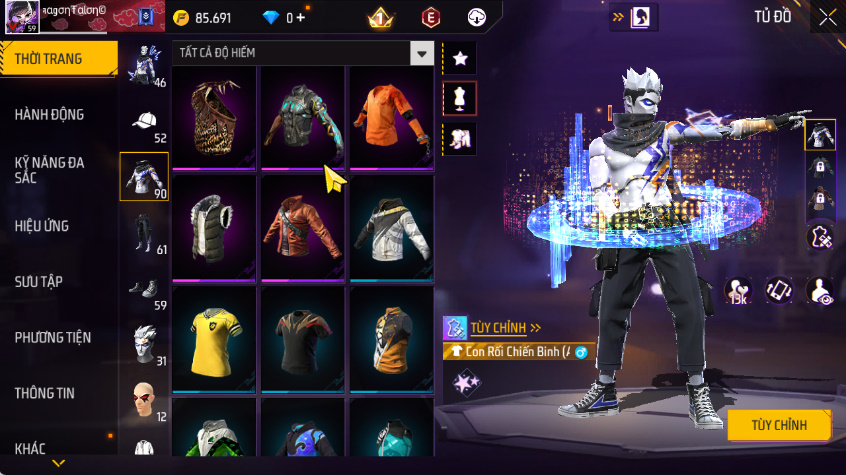Select the pants subcategory with 61 items
Viewport: 846px width, 475px height.
(145, 235)
